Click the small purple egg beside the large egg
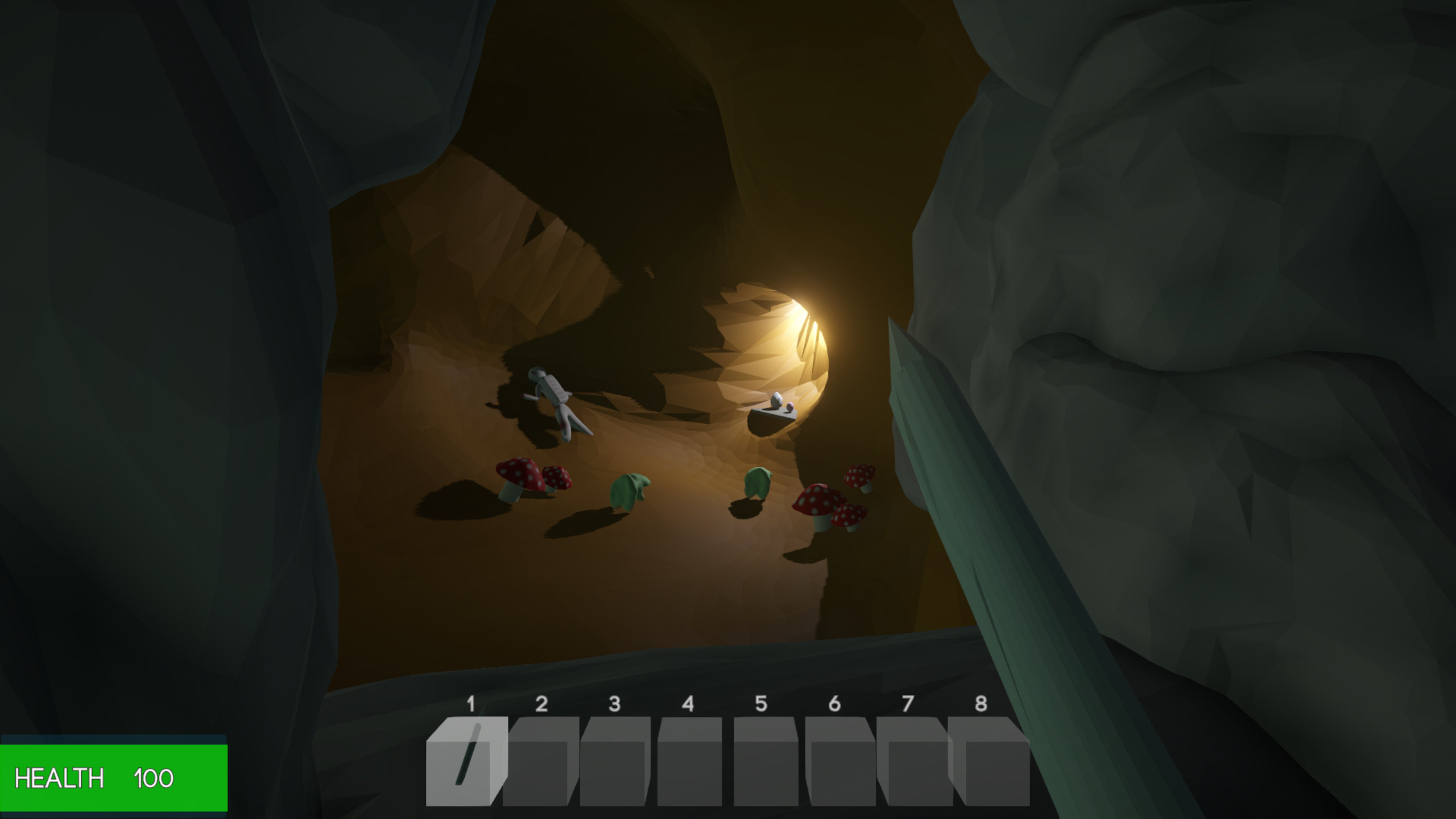1456x819 pixels. pos(790,407)
